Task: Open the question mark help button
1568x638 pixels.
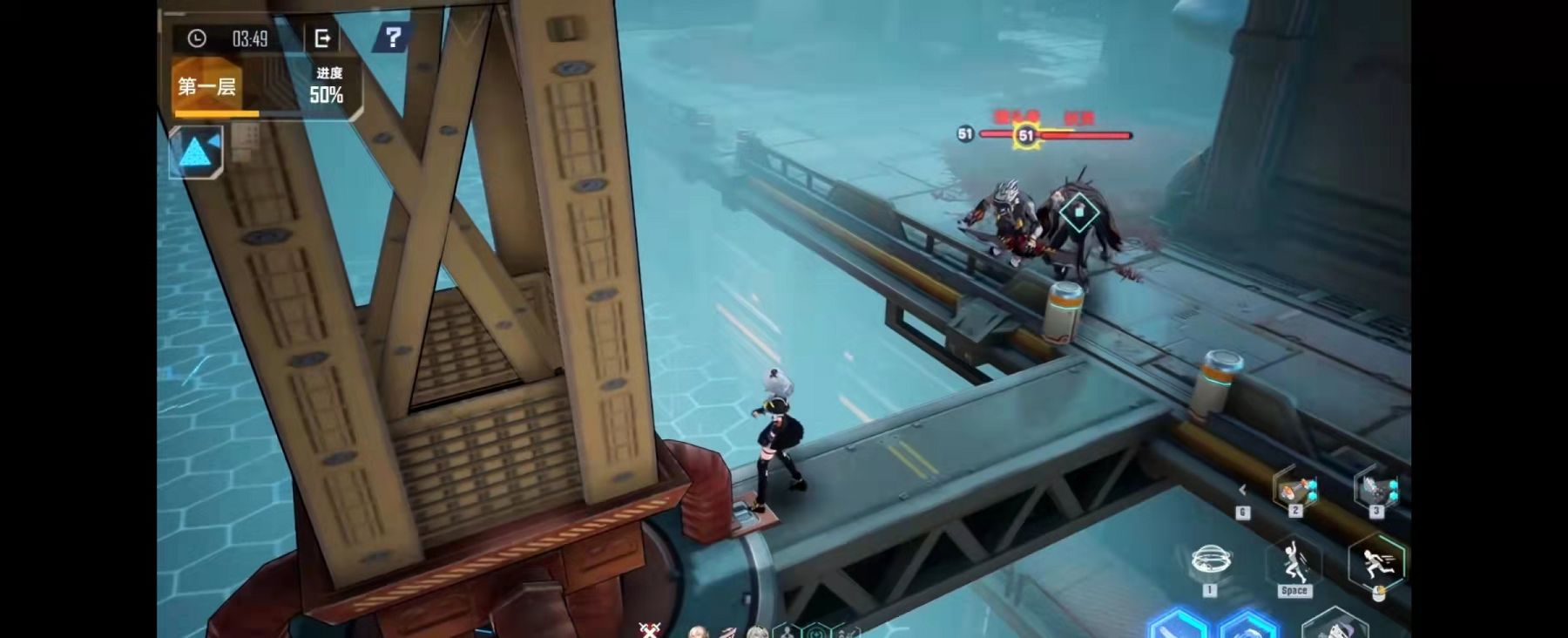Action: (x=393, y=37)
